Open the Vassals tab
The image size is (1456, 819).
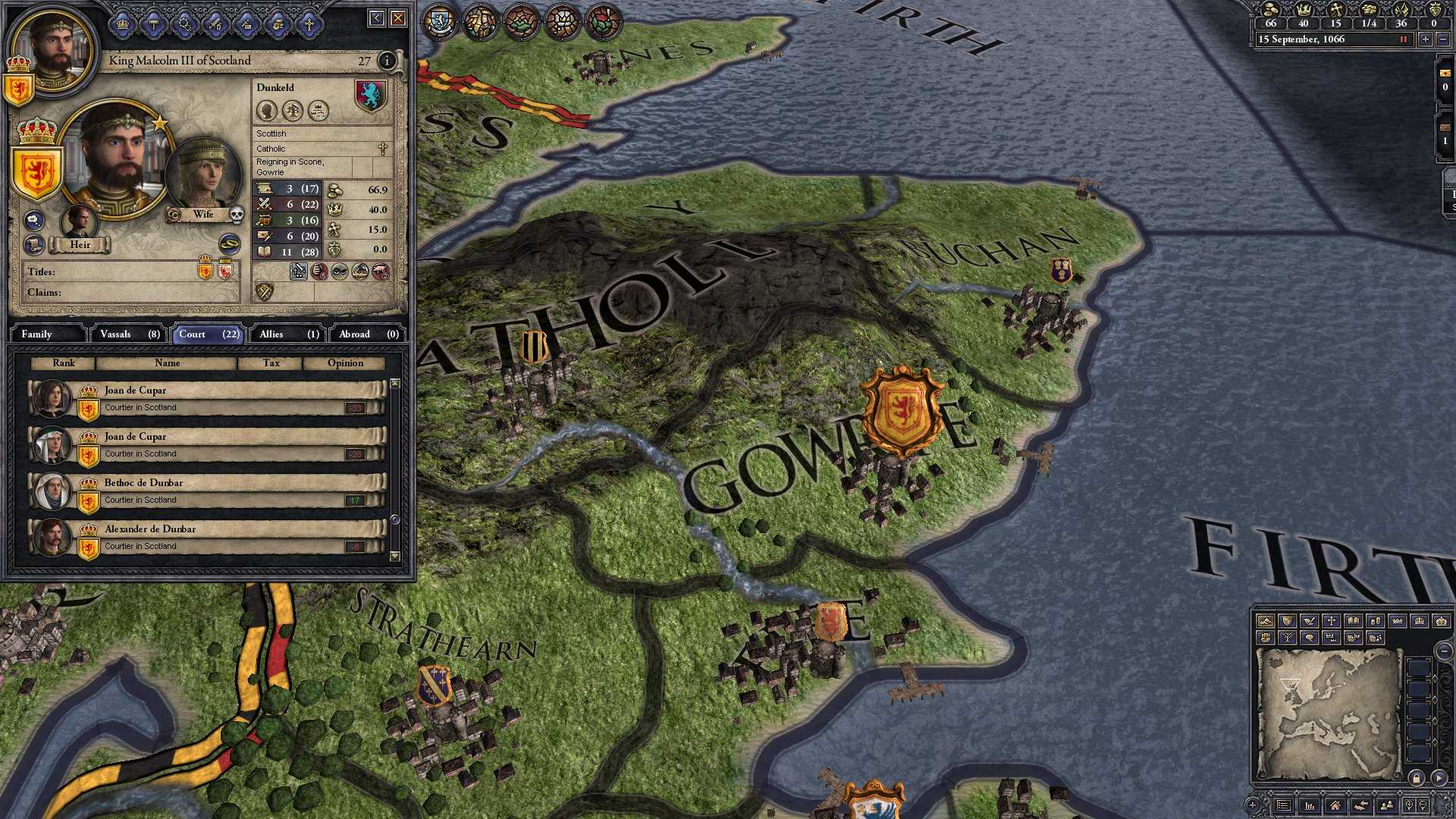[129, 334]
